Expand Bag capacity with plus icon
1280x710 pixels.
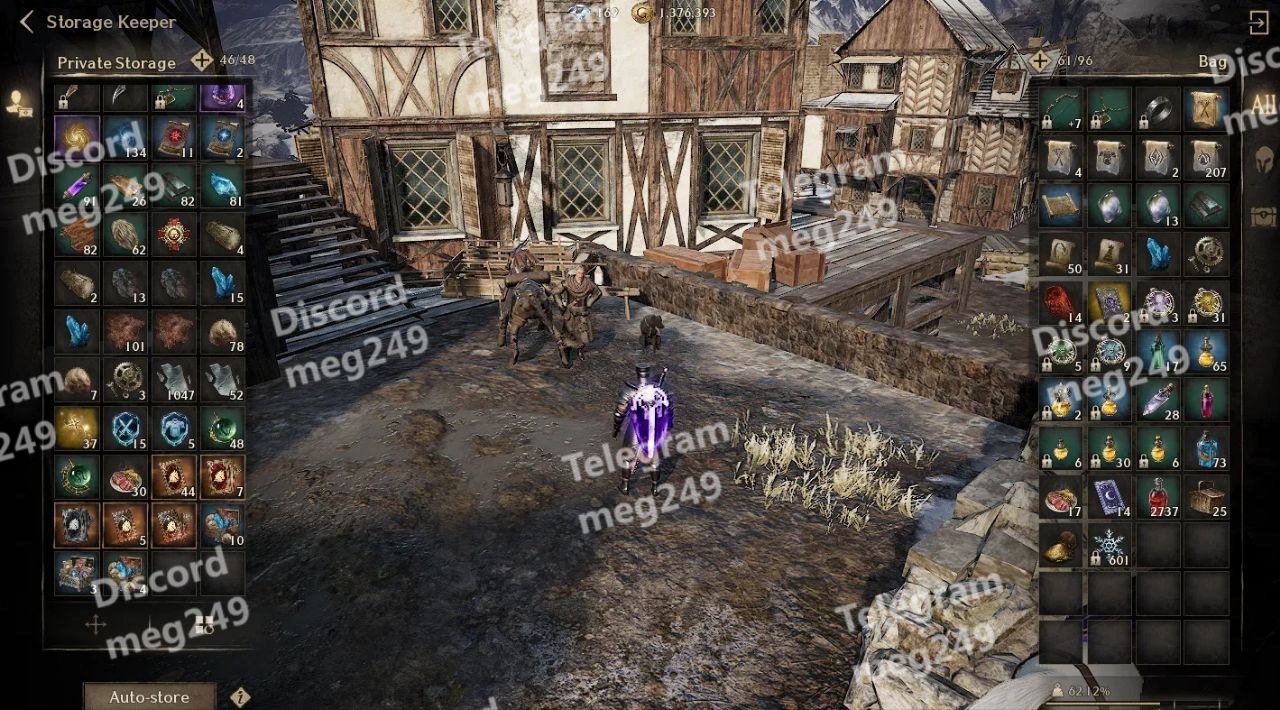[x=1041, y=61]
